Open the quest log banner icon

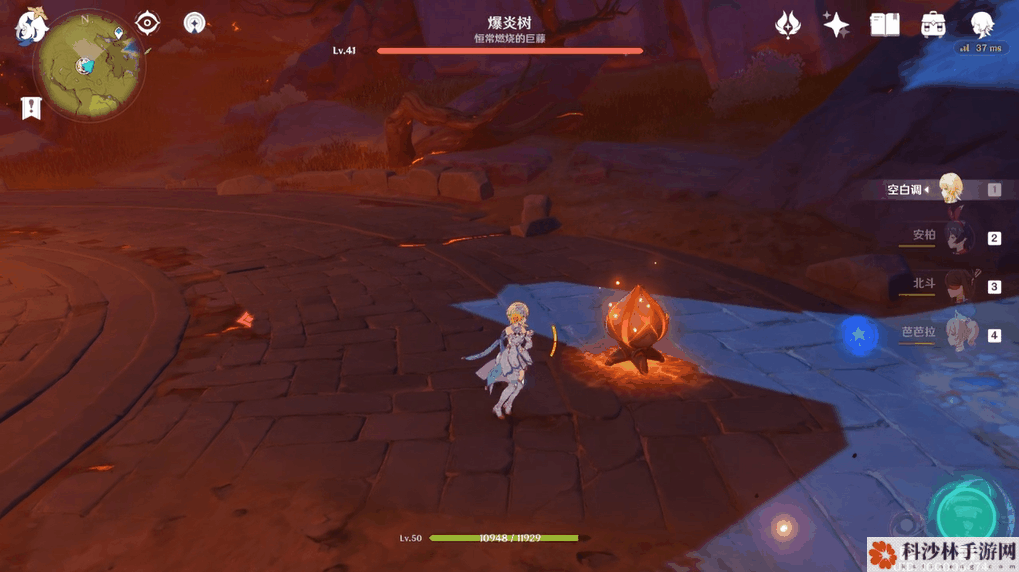[x=31, y=108]
